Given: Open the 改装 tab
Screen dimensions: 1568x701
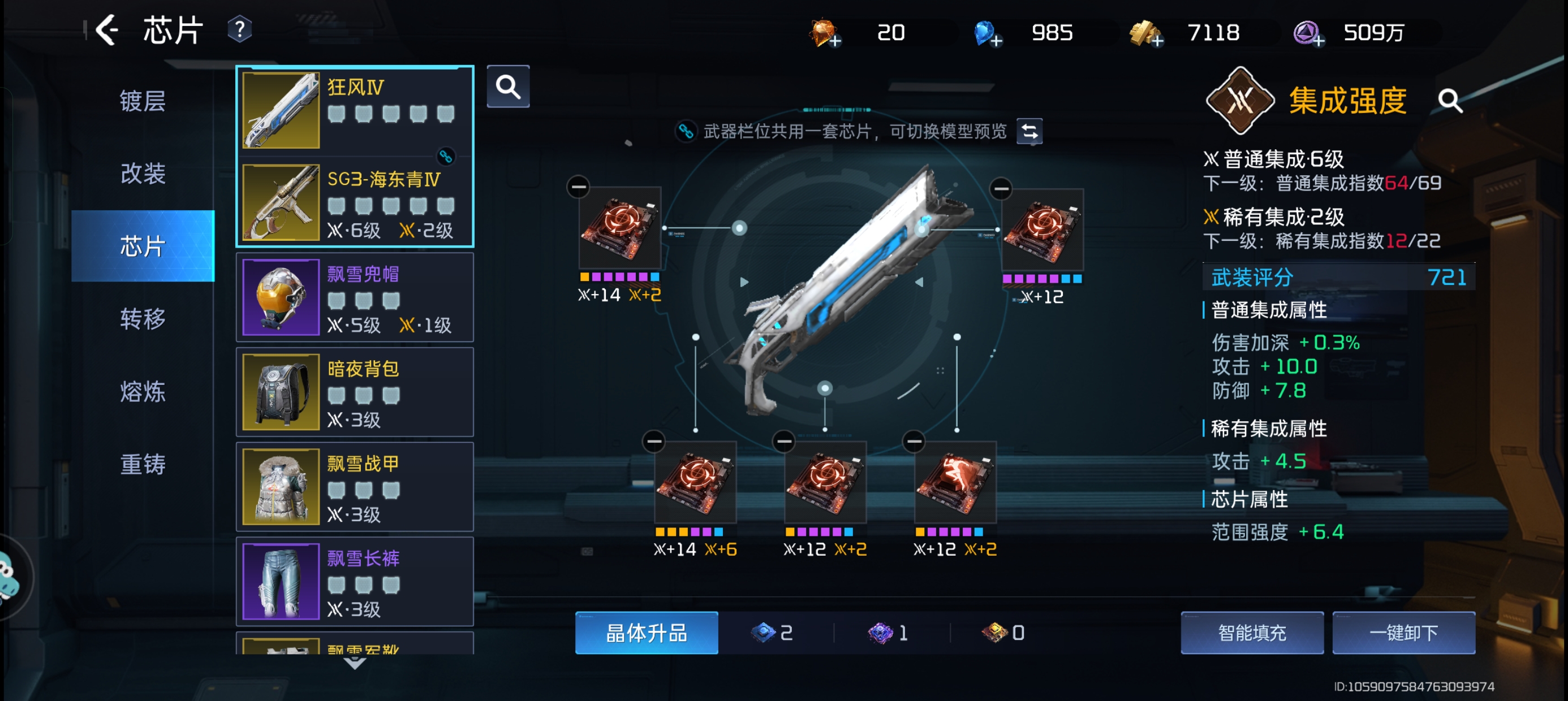Looking at the screenshot, I should click(143, 174).
